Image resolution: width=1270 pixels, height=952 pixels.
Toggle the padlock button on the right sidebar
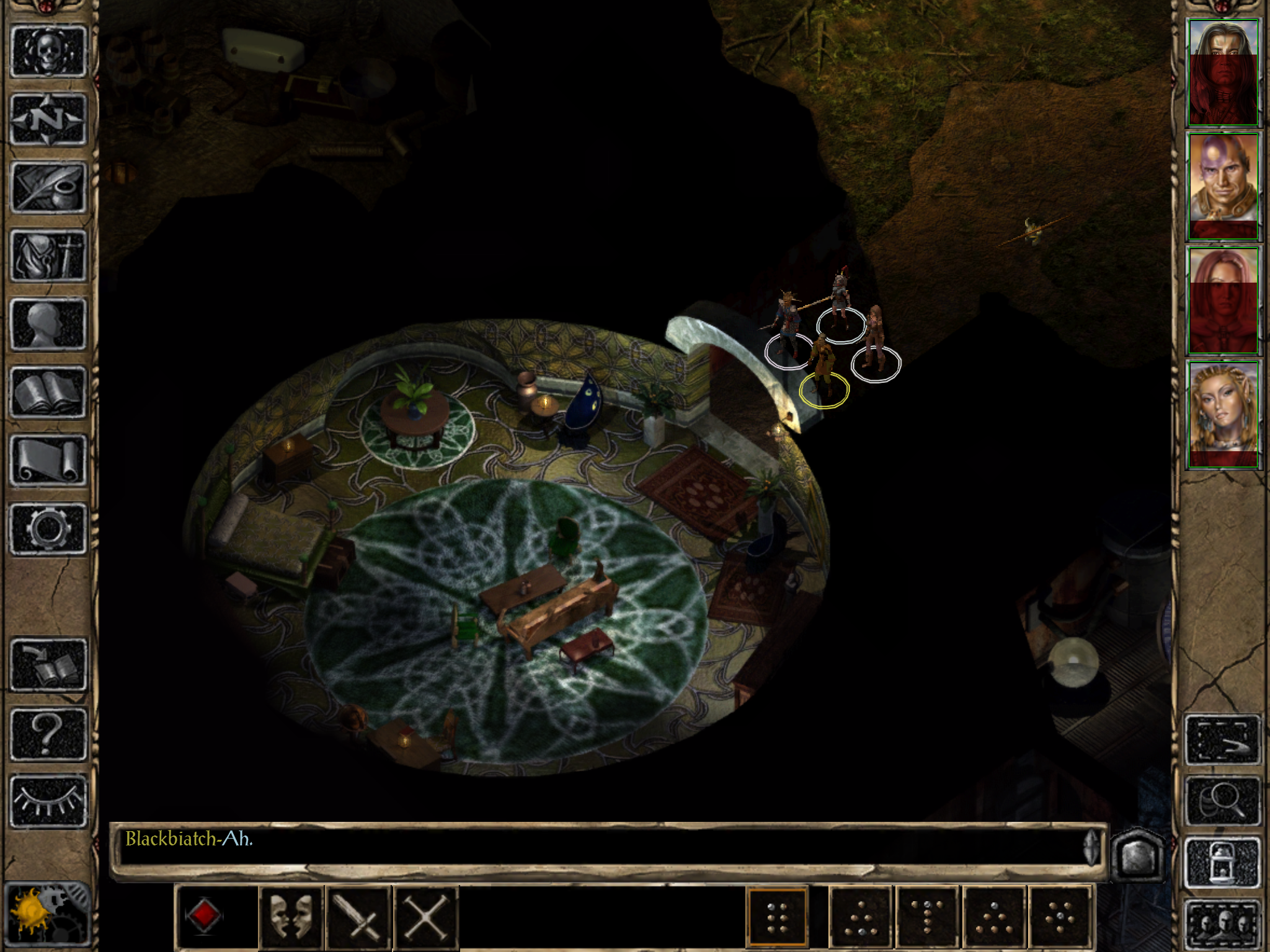point(1223,862)
